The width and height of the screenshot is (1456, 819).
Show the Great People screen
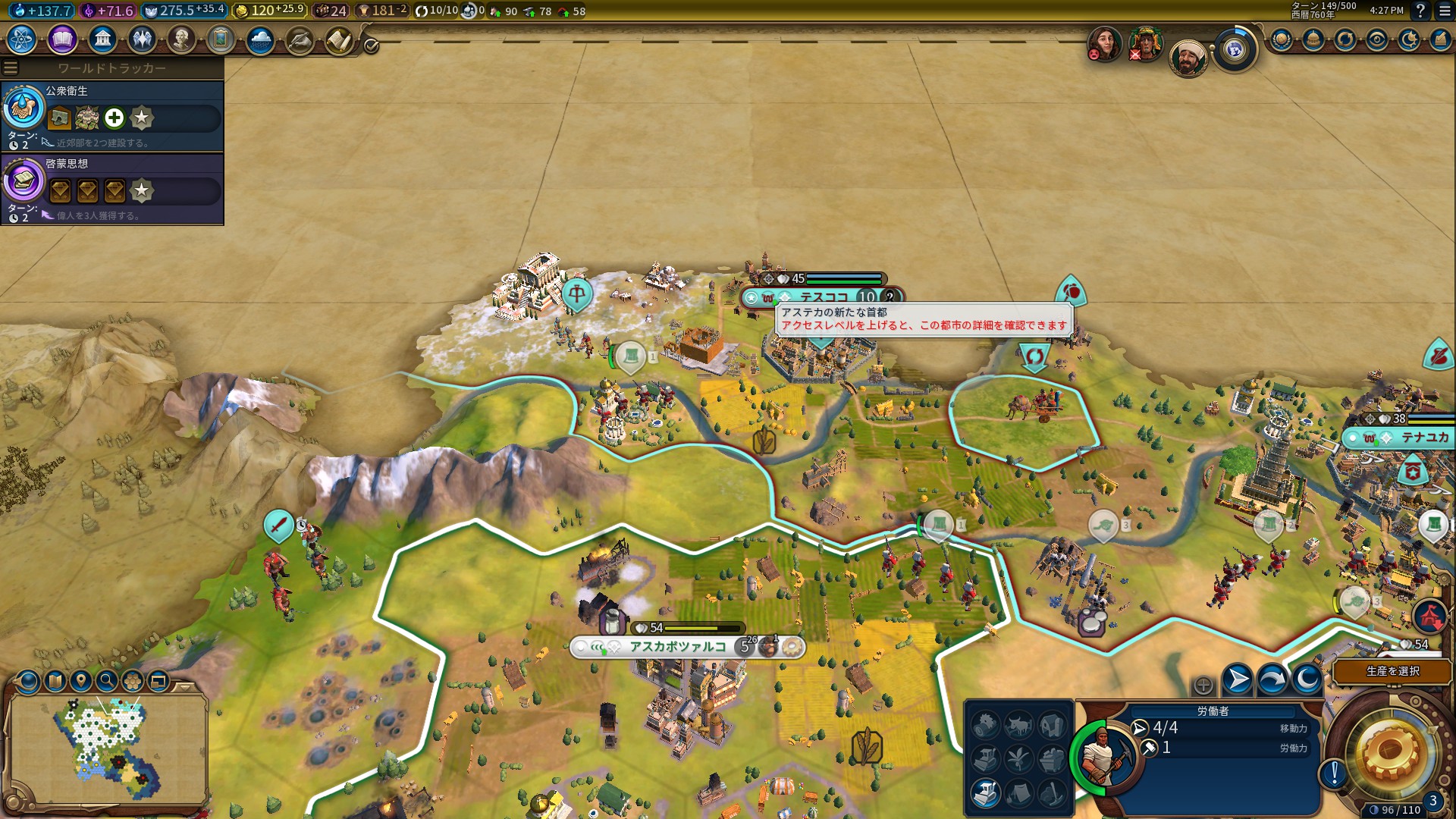[x=181, y=39]
